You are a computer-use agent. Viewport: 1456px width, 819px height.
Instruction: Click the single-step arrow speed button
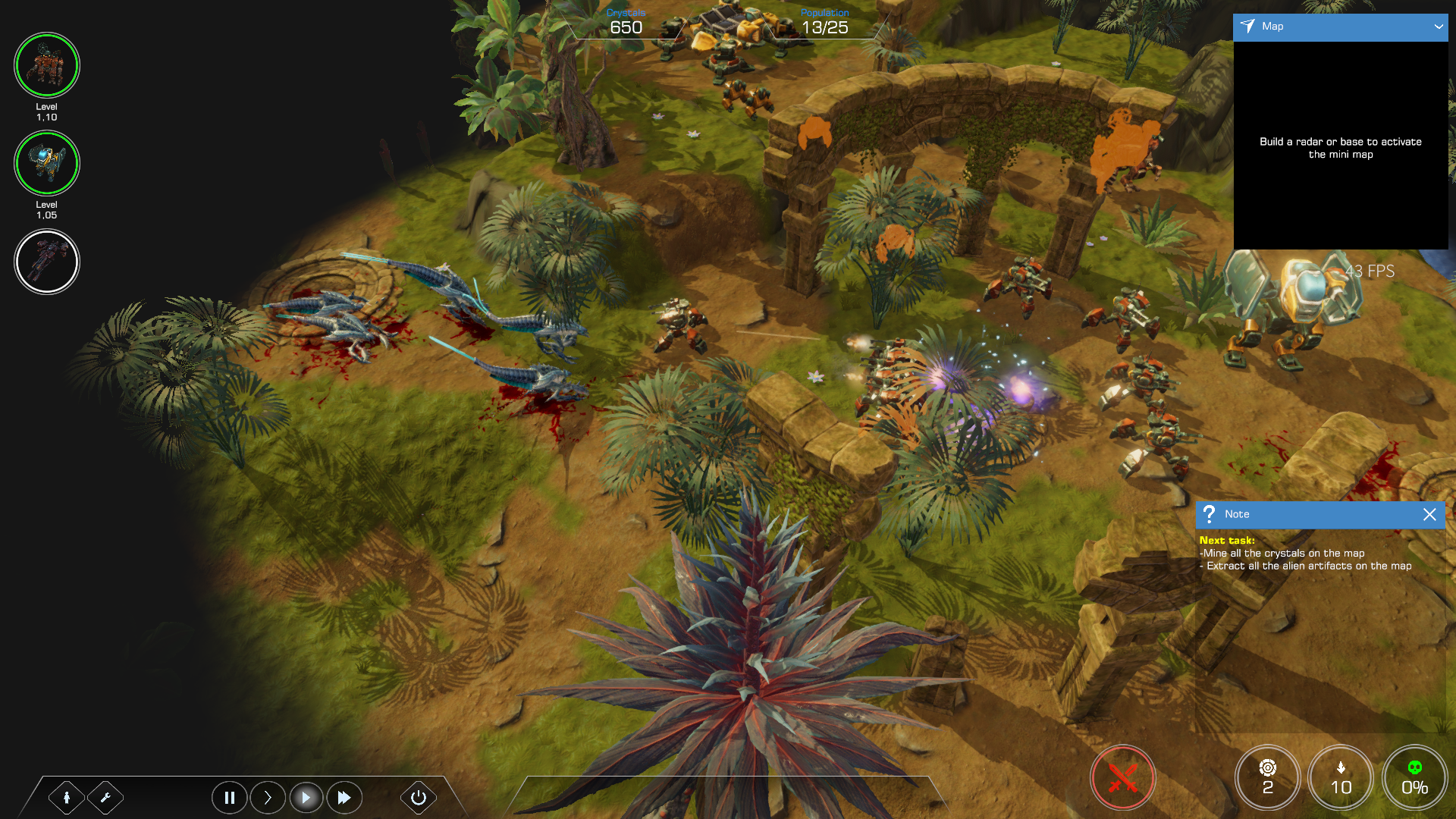[x=268, y=798]
